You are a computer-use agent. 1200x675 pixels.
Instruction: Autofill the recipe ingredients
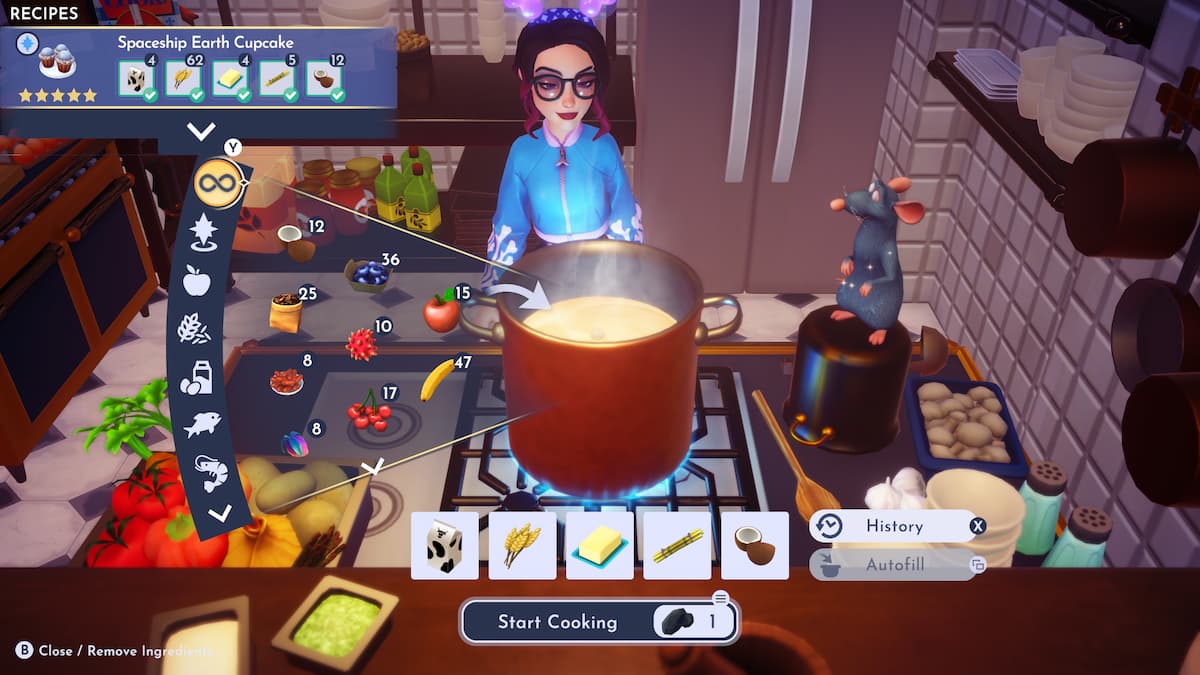click(x=893, y=565)
